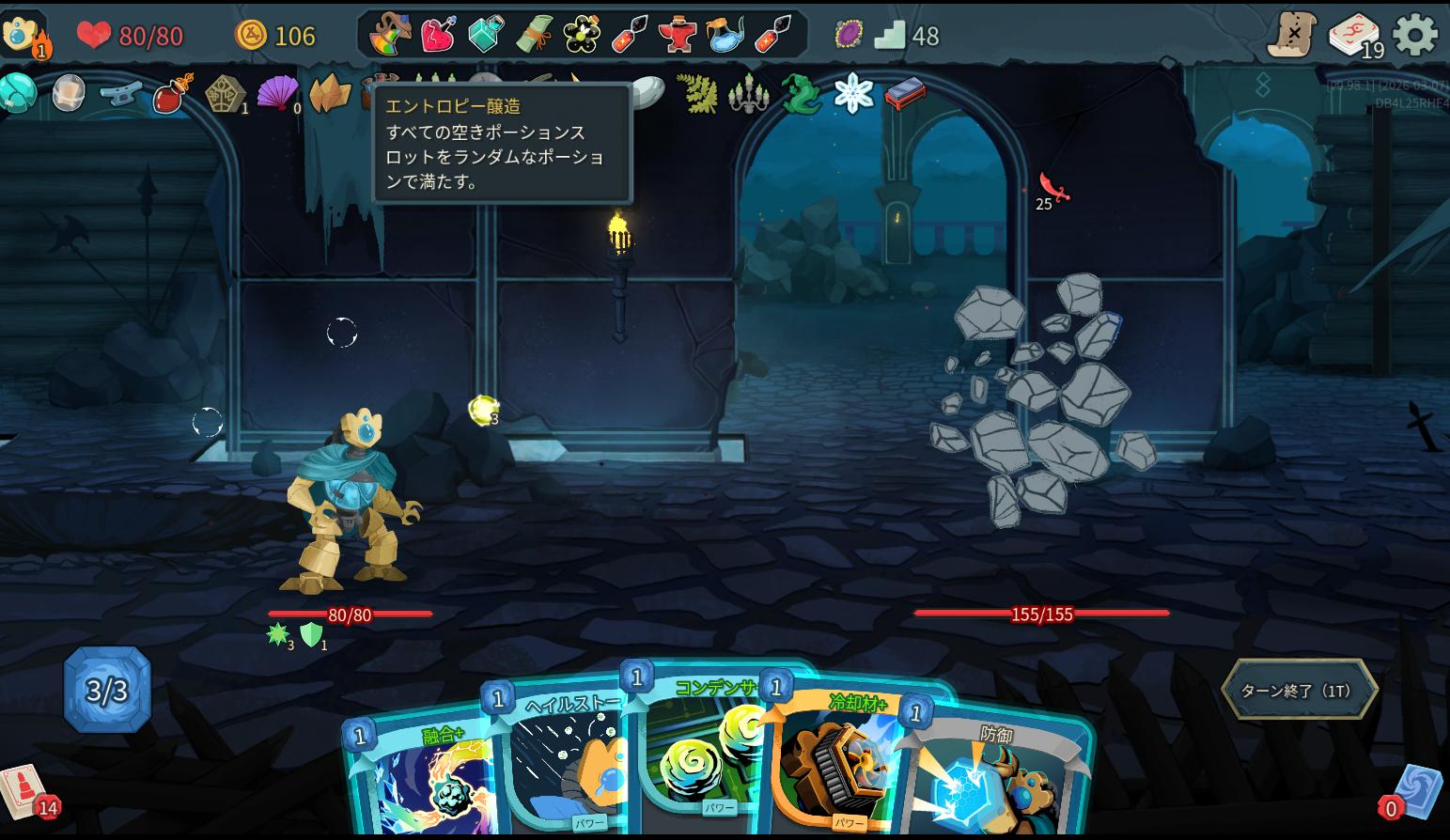
Task: Click the character portrait icon
Action: pyautogui.click(x=21, y=34)
